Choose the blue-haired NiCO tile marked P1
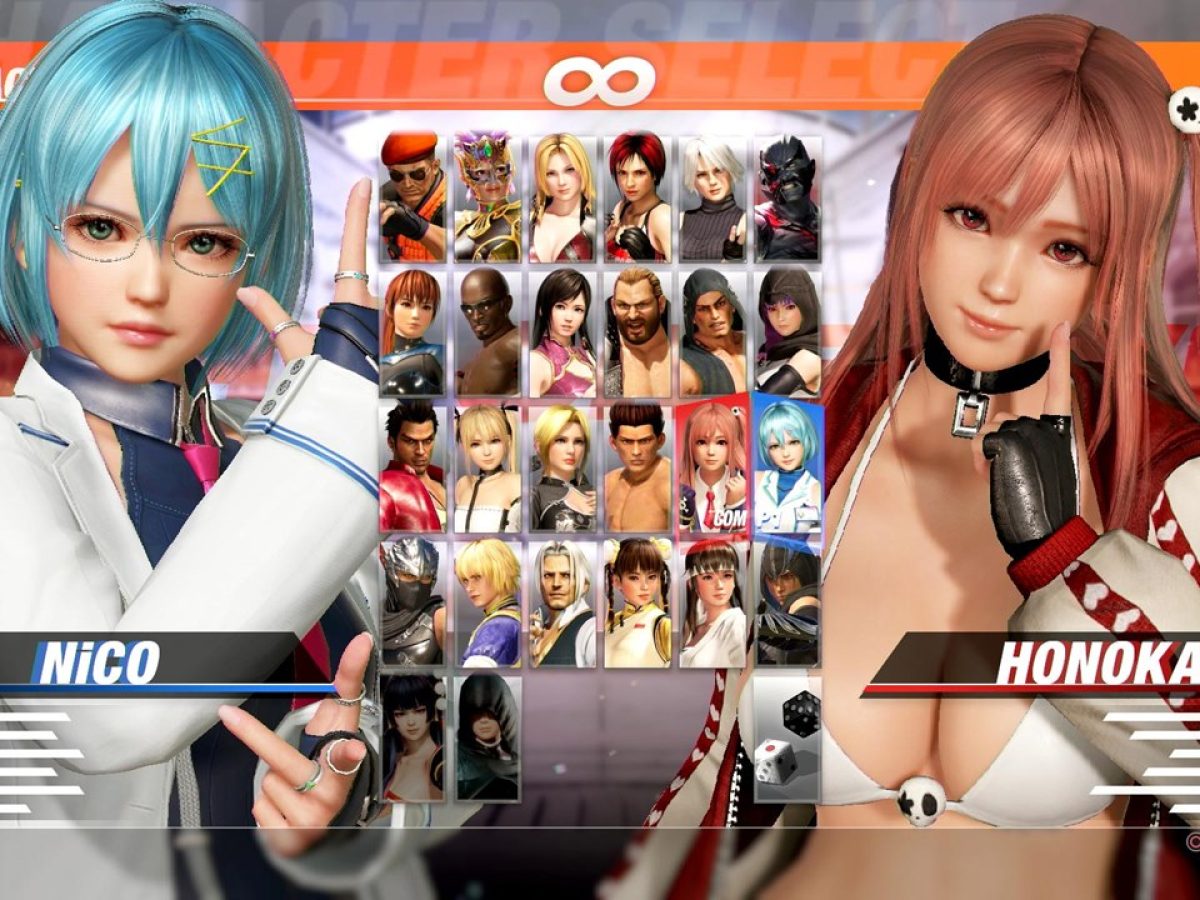The width and height of the screenshot is (1200, 900). 788,467
